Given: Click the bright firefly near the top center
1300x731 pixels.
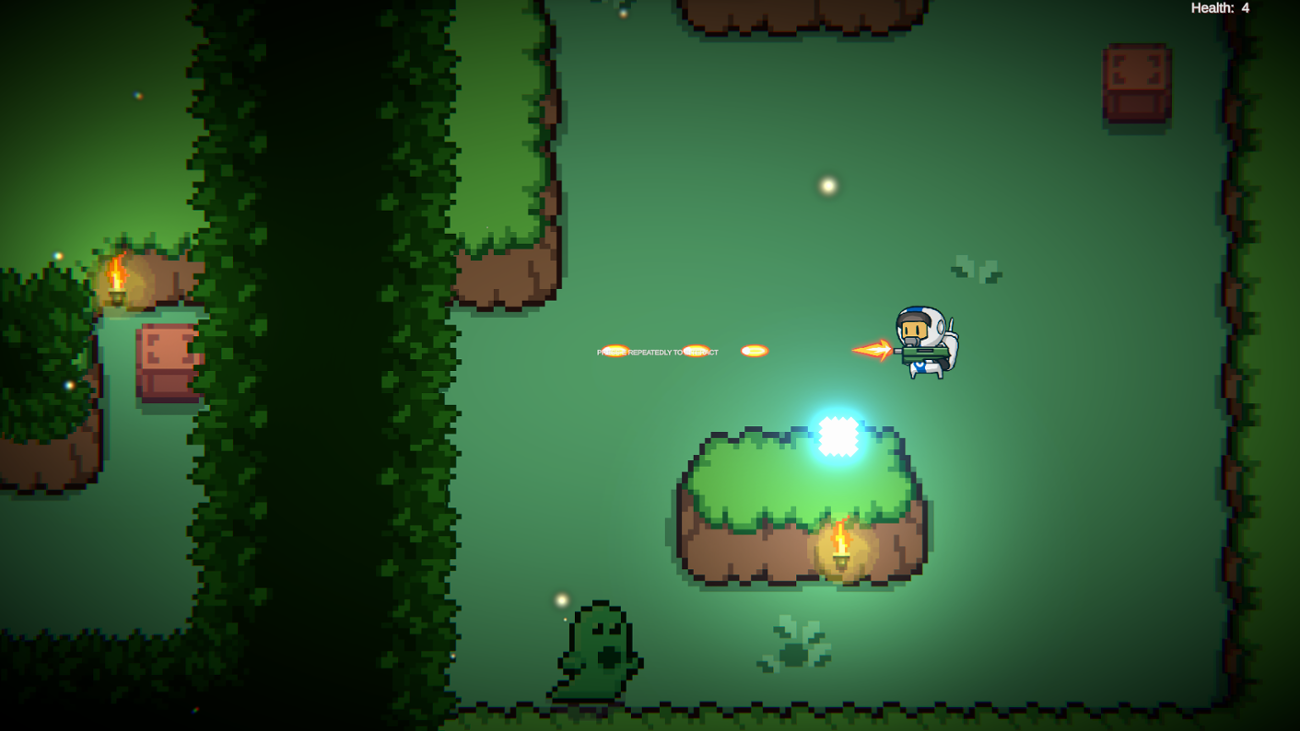Looking at the screenshot, I should click(826, 185).
